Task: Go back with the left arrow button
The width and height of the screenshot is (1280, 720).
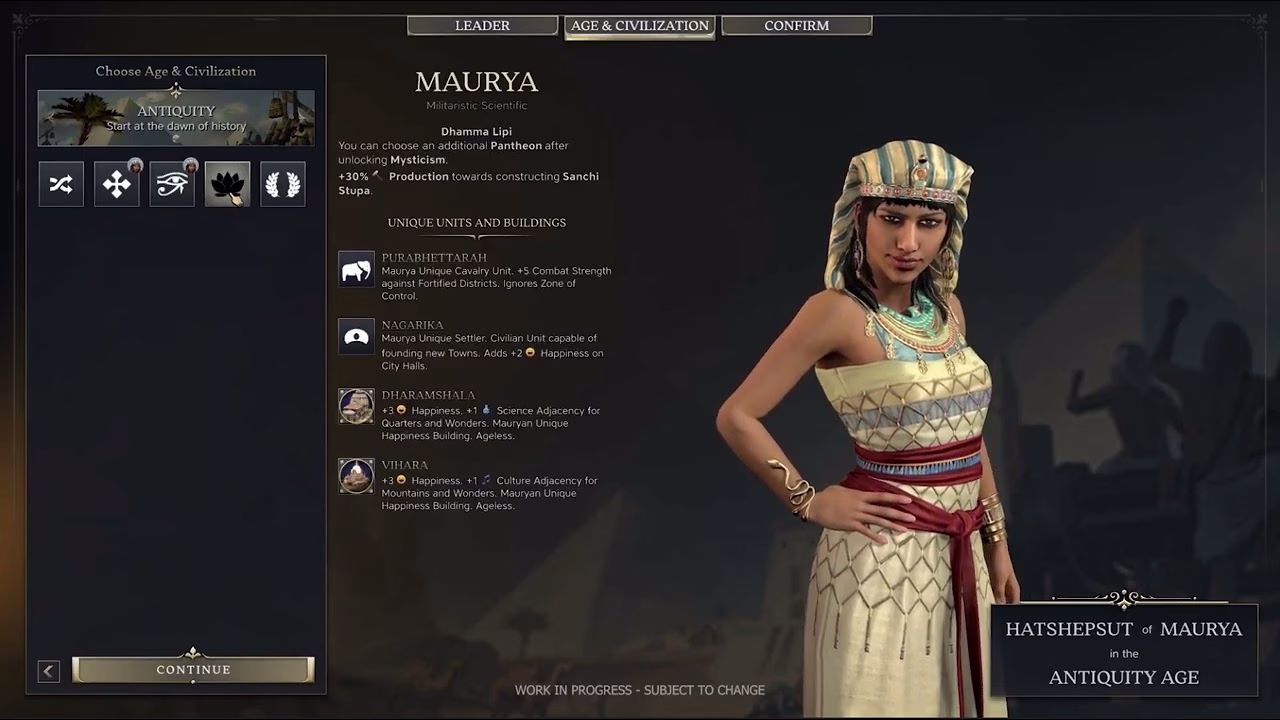Action: tap(49, 671)
